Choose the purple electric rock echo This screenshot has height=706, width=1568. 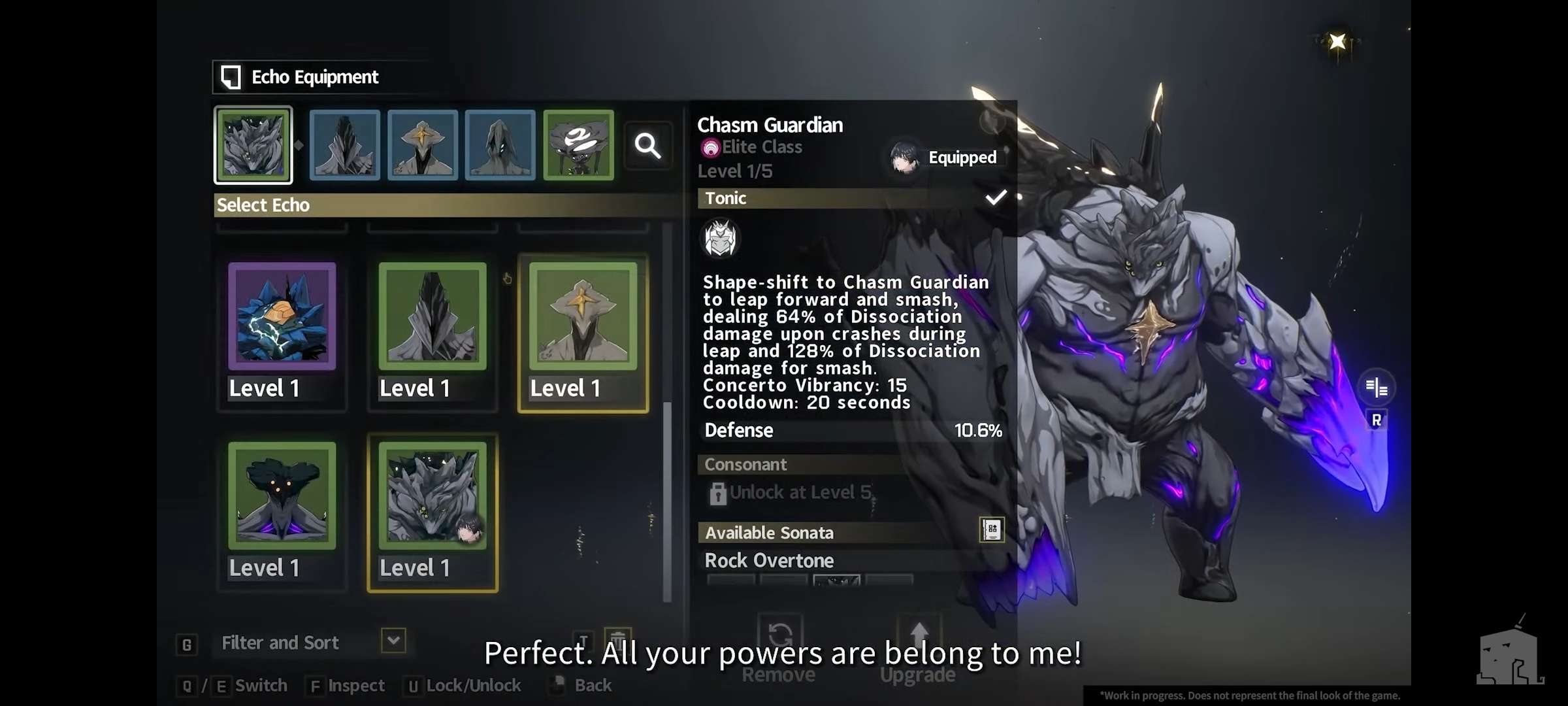[x=282, y=317]
